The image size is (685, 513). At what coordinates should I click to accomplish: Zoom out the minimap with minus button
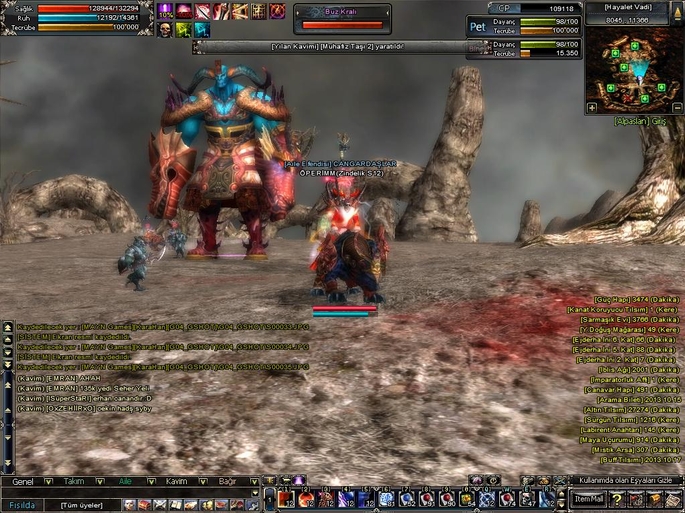(x=678, y=106)
